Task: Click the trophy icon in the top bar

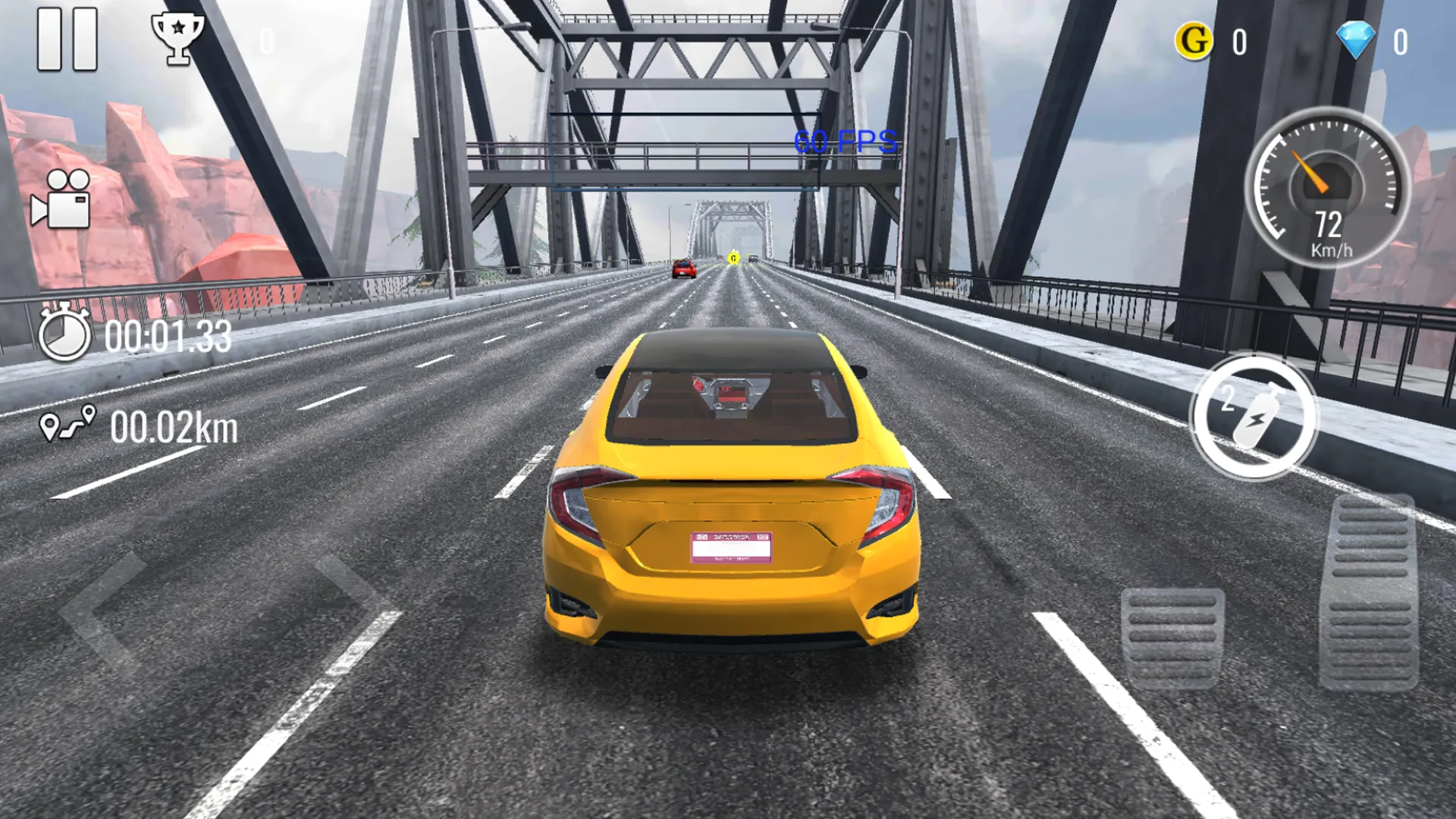Action: pyautogui.click(x=178, y=36)
